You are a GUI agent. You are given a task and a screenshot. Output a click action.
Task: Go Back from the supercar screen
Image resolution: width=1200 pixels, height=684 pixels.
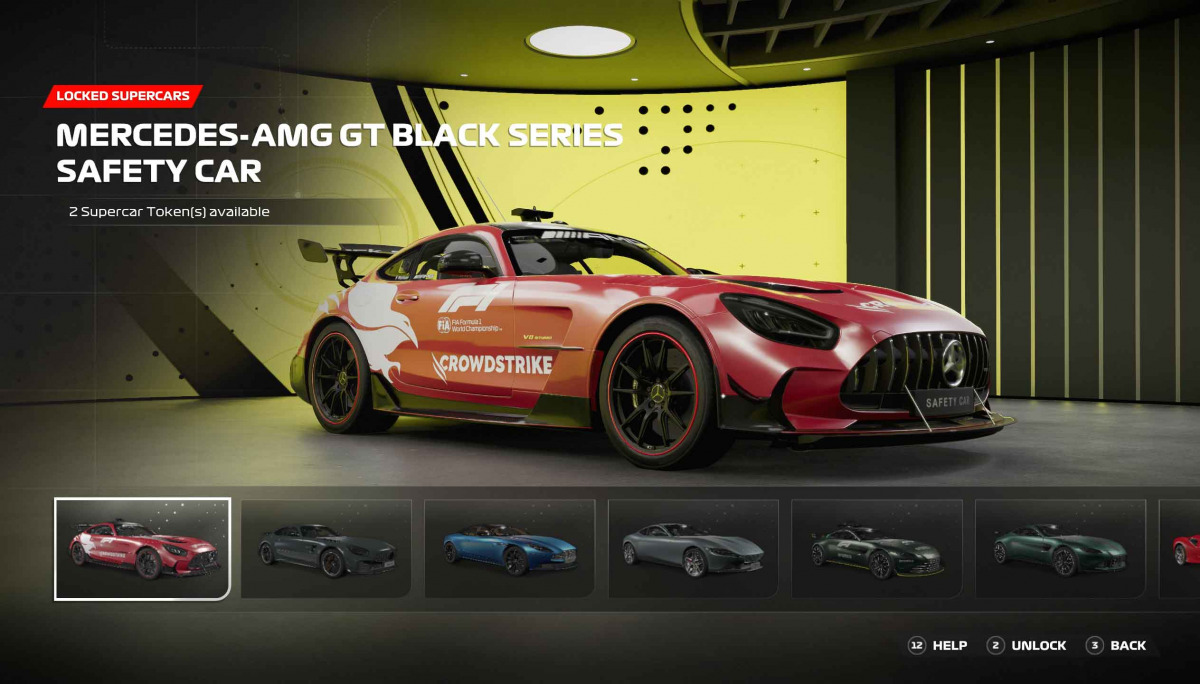(1117, 646)
